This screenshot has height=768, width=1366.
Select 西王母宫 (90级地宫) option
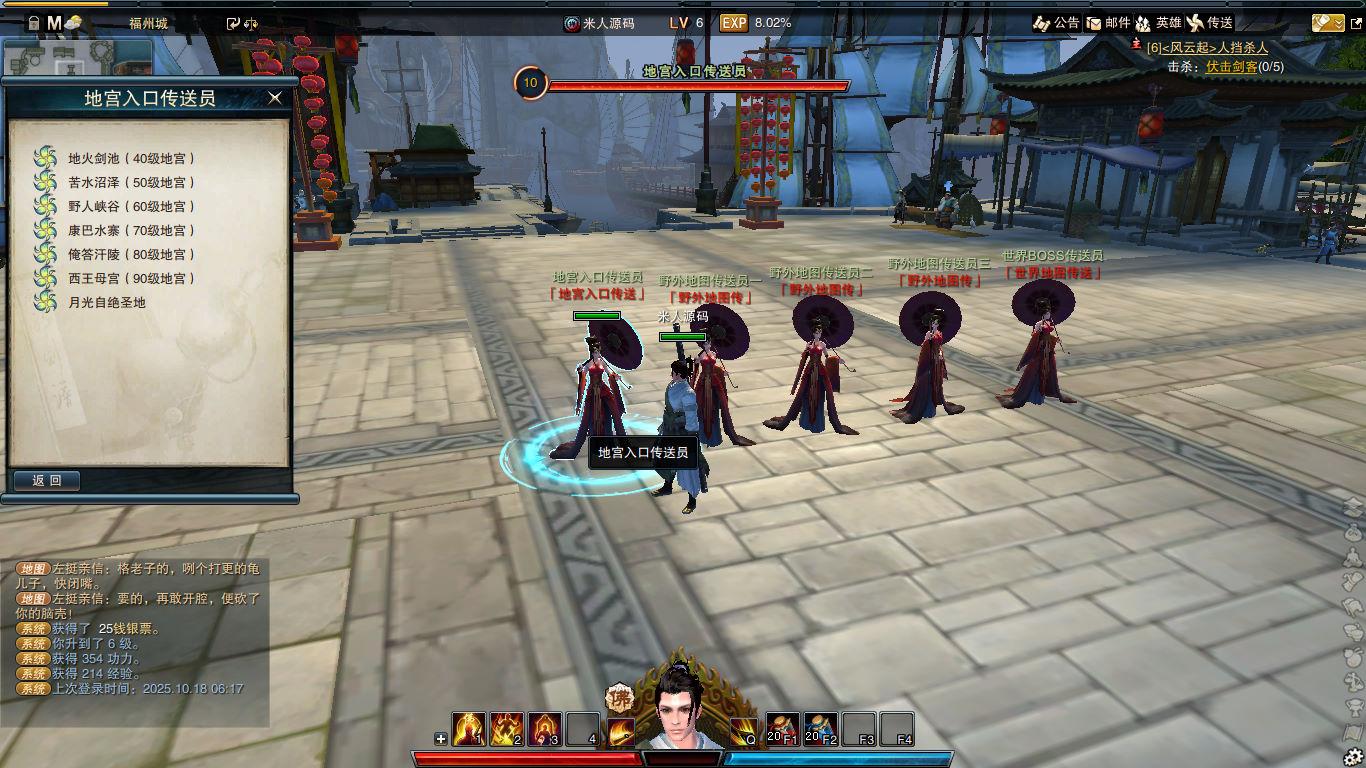[131, 278]
